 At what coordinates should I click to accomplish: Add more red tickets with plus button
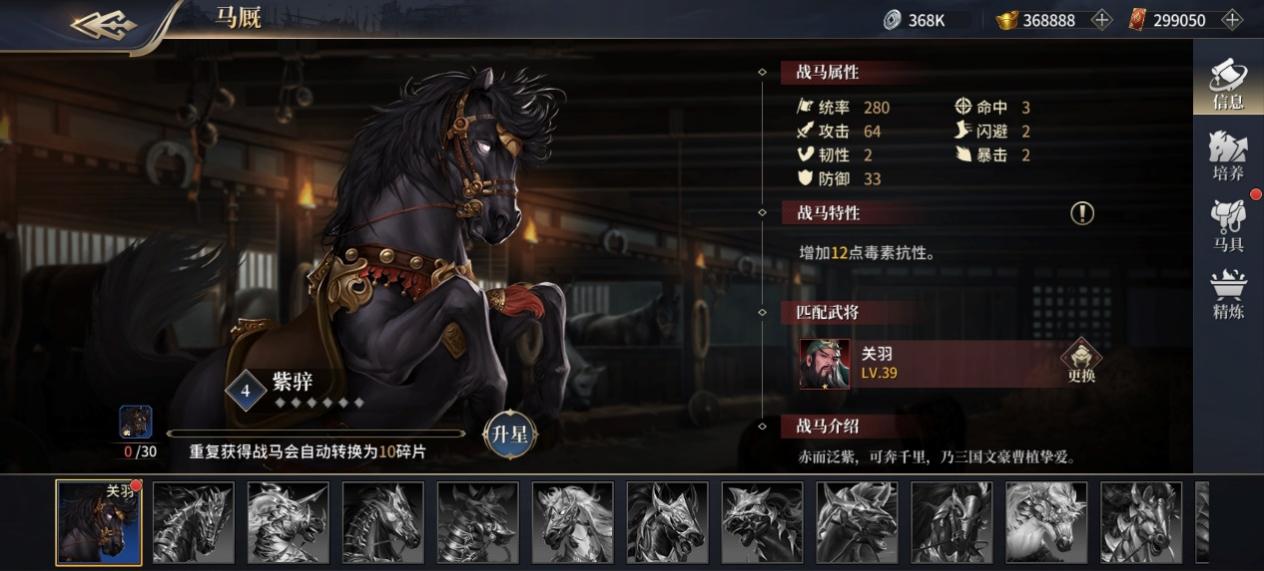pos(1231,20)
